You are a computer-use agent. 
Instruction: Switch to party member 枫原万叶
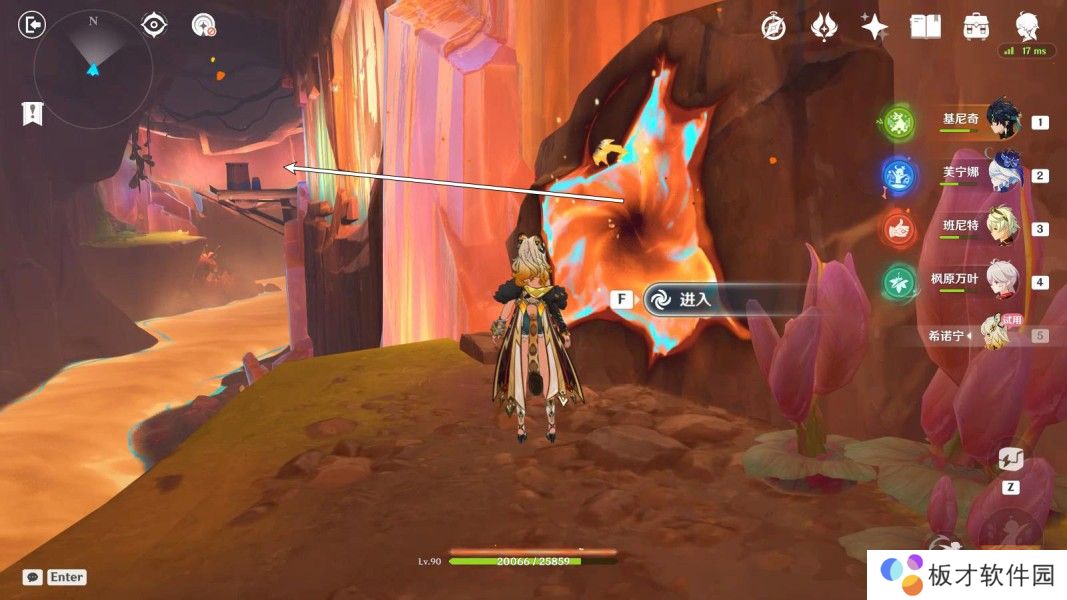[1002, 282]
